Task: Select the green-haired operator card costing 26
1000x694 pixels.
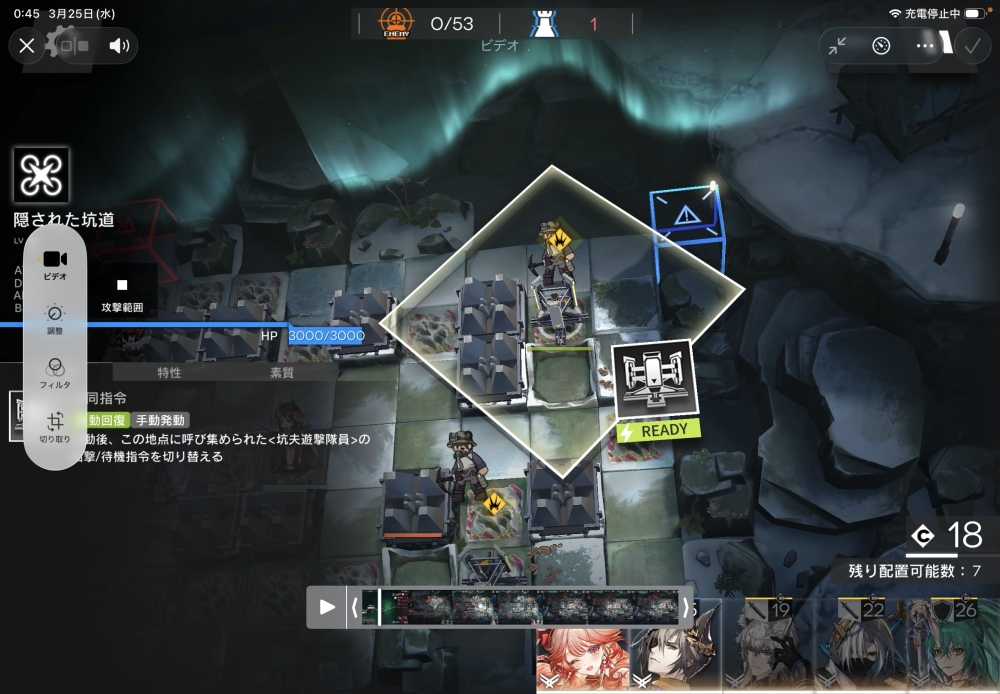Action: click(x=952, y=648)
